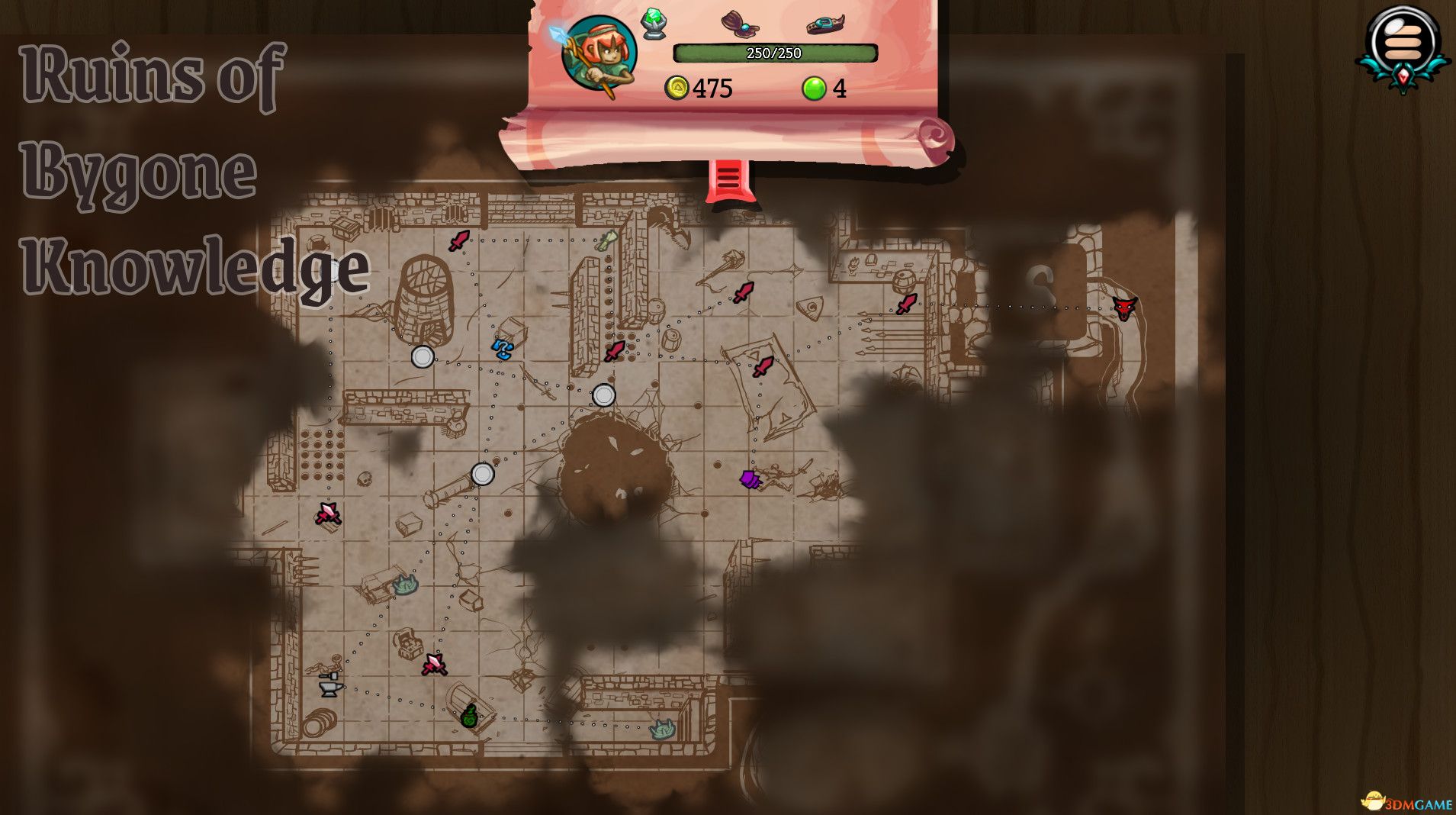Select the purple gauntlet item on the map

pos(748,479)
